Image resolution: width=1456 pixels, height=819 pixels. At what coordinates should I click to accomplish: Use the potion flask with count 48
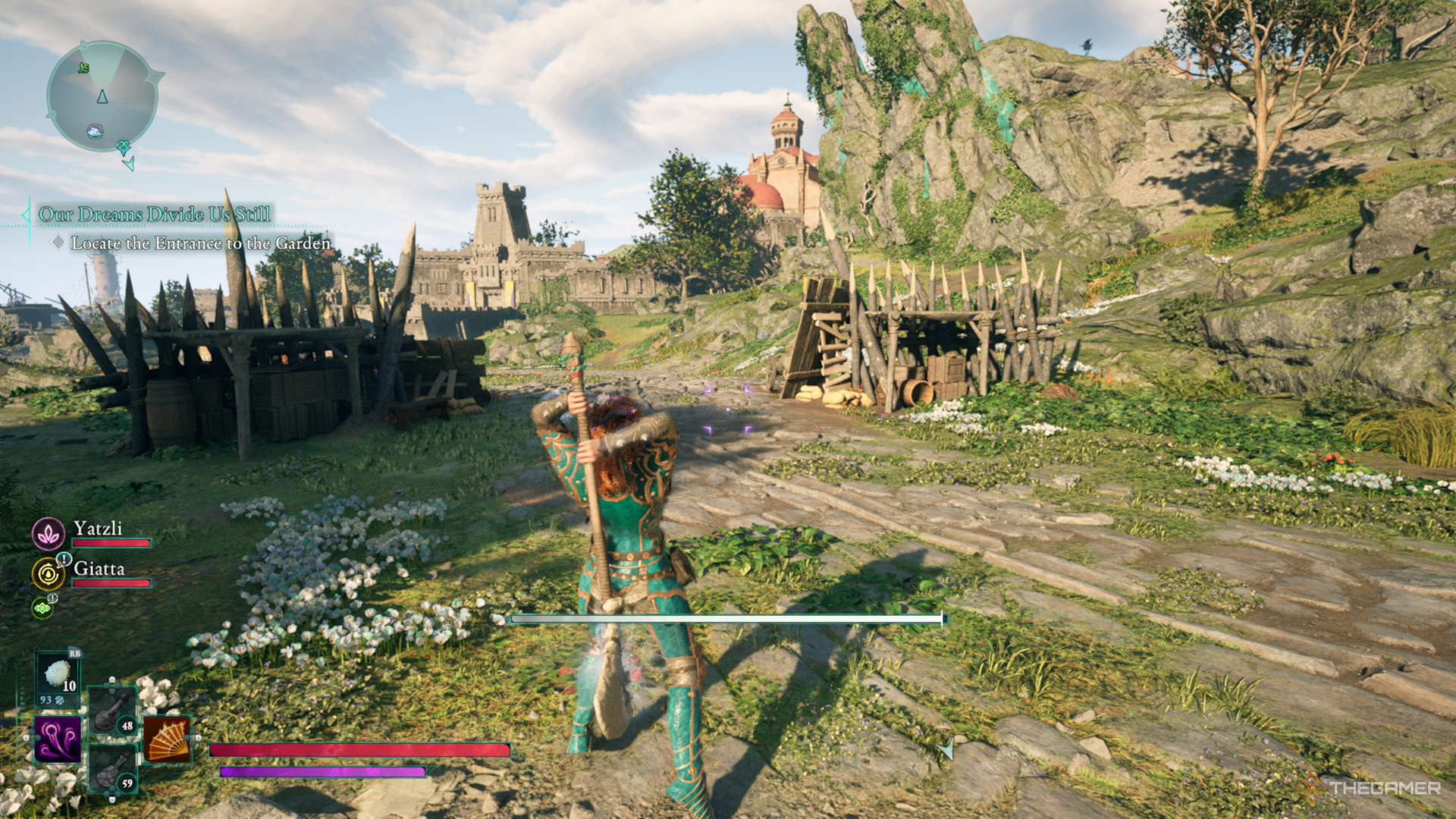[x=112, y=711]
